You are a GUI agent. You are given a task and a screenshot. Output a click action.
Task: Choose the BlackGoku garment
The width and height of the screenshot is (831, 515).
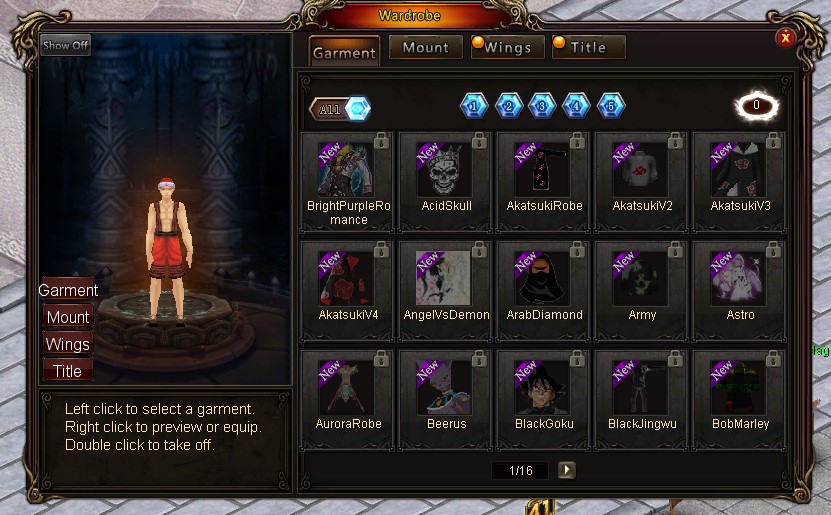544,387
